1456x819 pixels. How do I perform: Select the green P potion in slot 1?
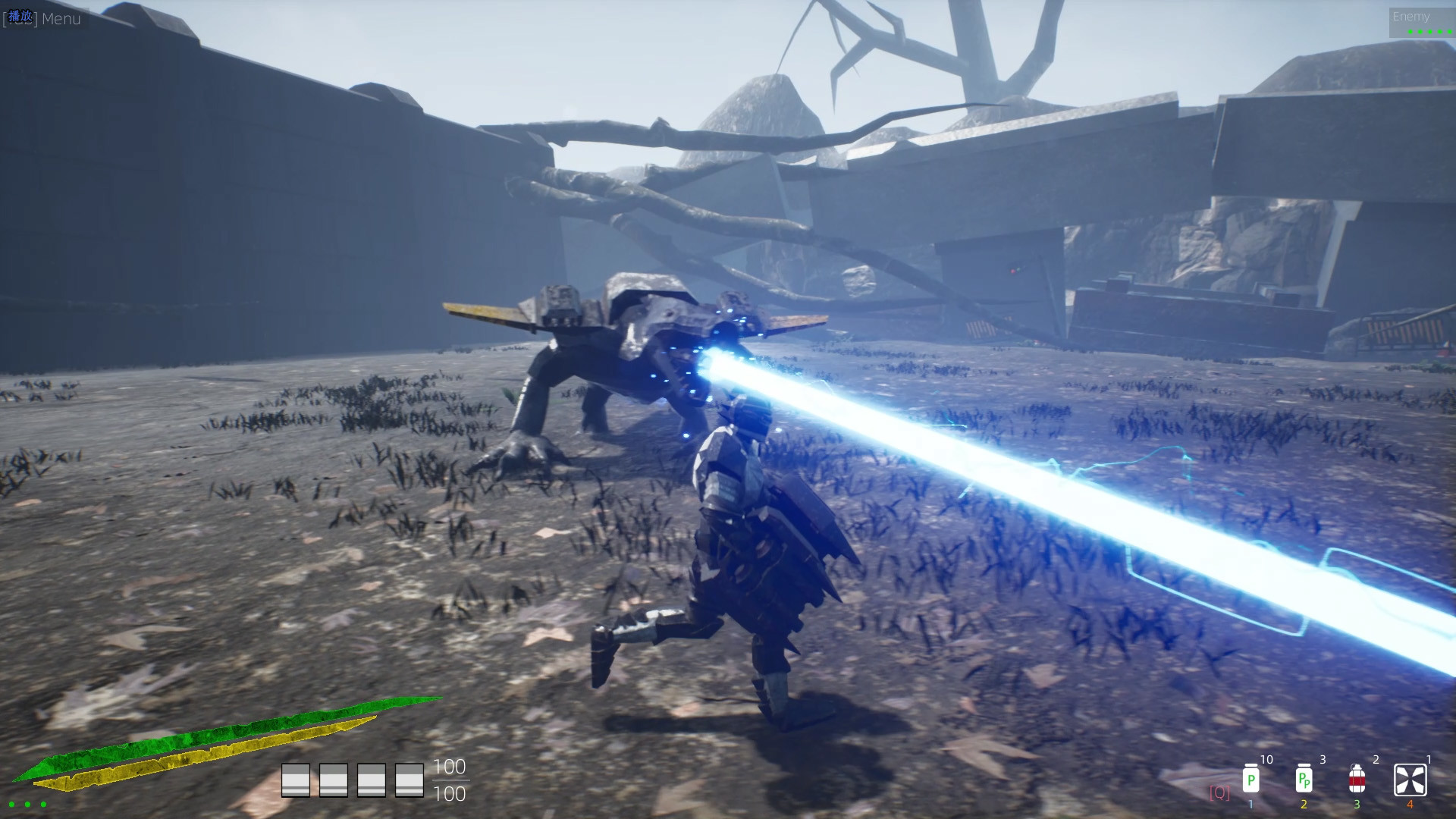click(1251, 781)
